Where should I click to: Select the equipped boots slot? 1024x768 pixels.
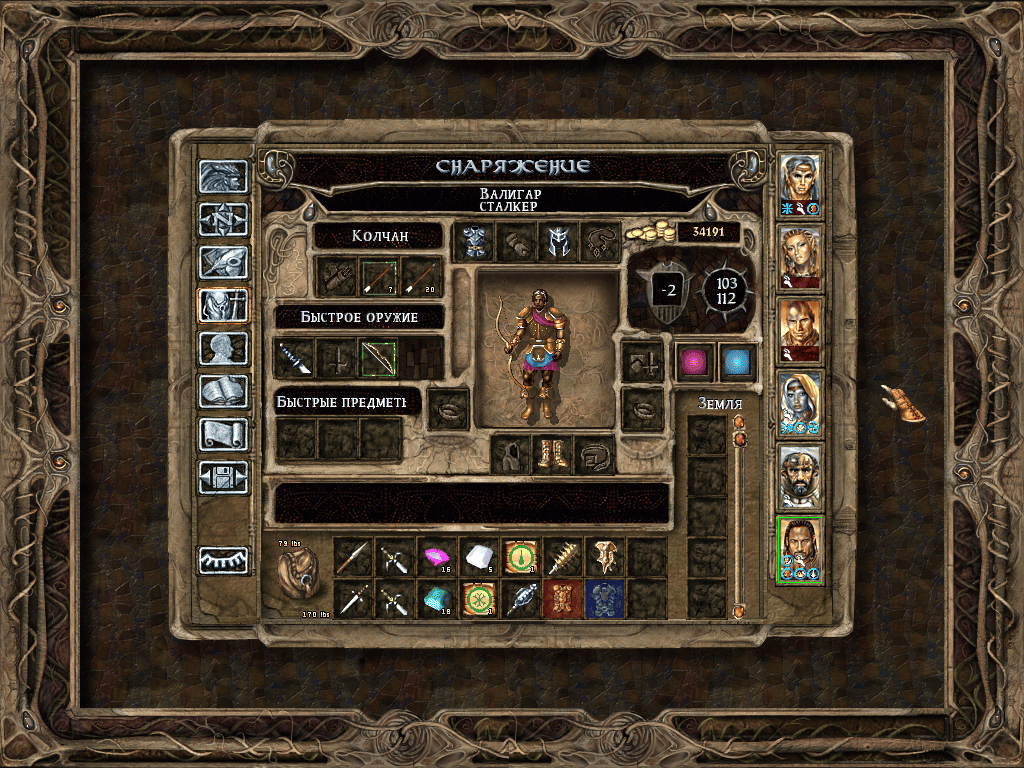pyautogui.click(x=552, y=454)
